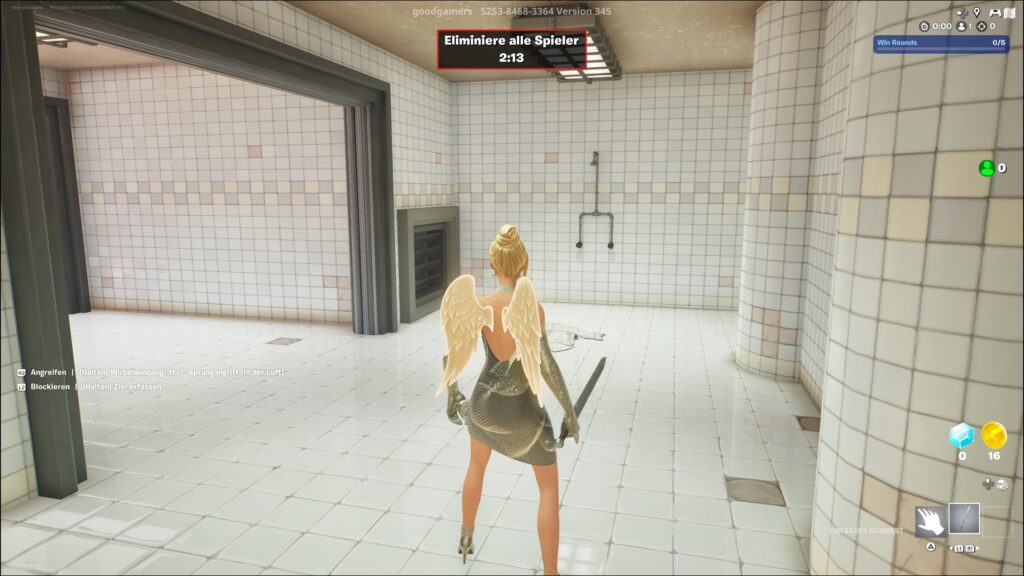Open the Win Rounds objective tracker
1024x576 pixels.
(x=941, y=43)
